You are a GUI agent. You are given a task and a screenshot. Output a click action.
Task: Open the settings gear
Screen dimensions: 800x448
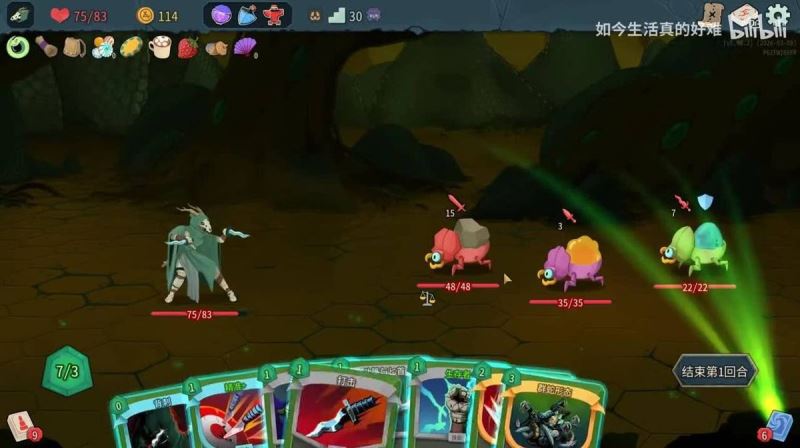778,16
